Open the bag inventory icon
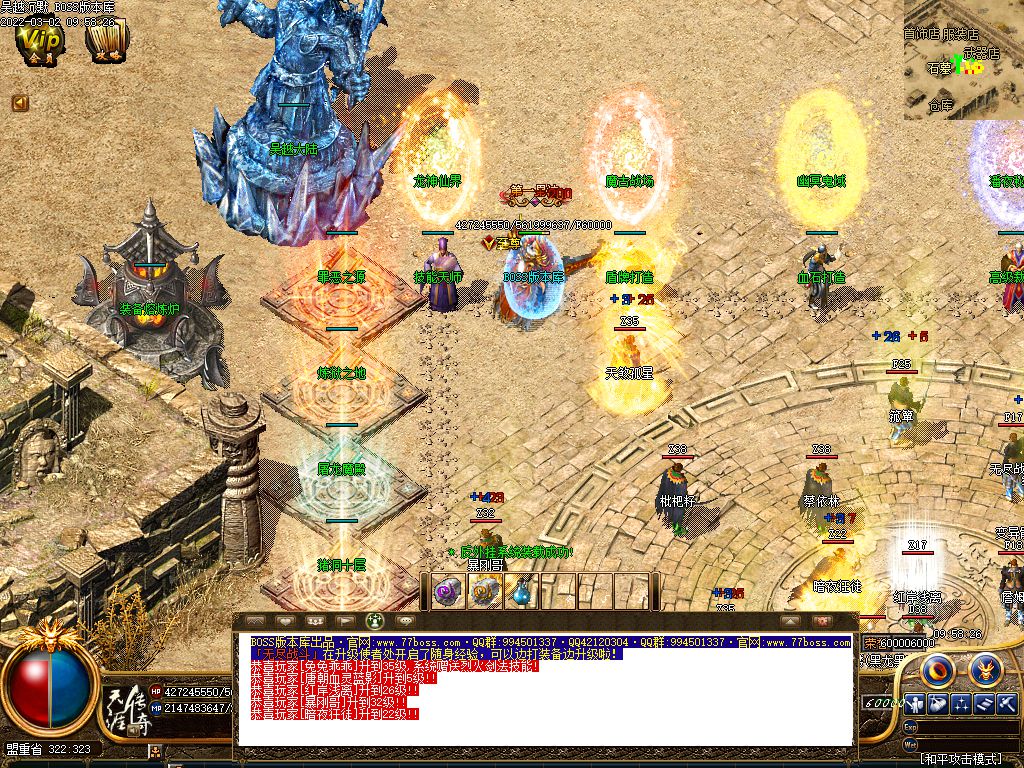 pyautogui.click(x=938, y=705)
